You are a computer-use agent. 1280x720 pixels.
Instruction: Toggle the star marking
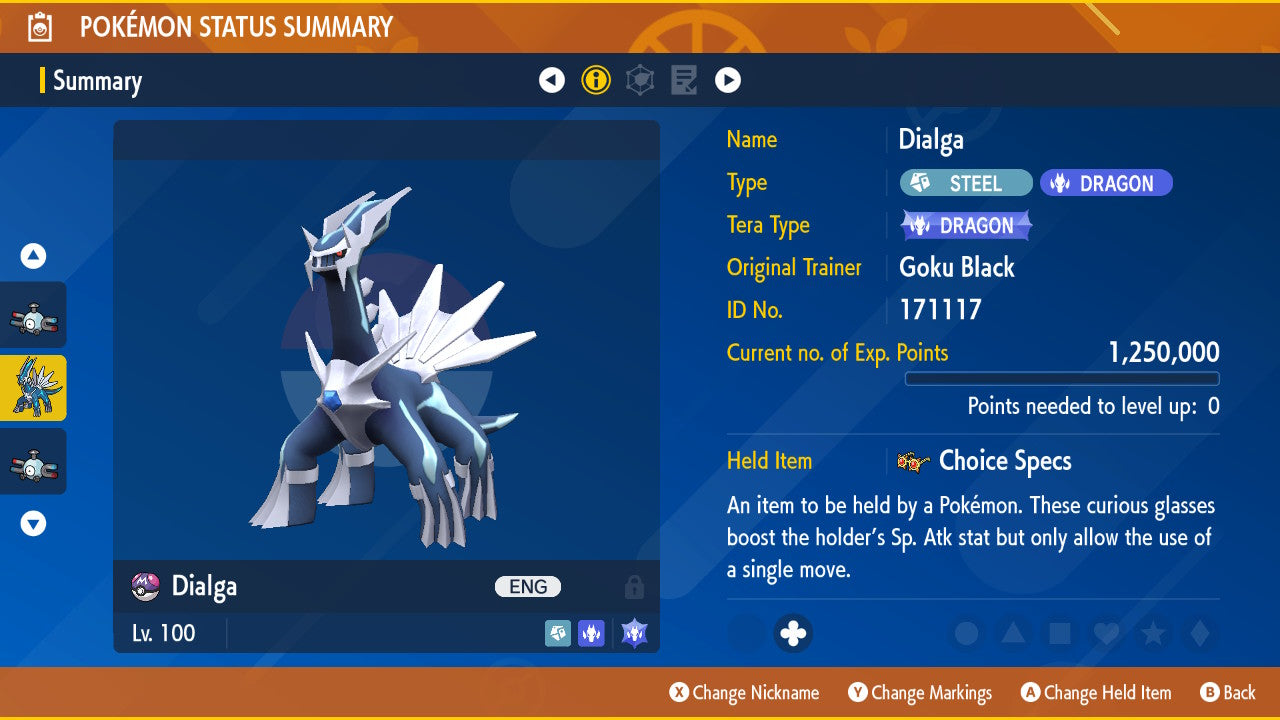coord(1152,634)
